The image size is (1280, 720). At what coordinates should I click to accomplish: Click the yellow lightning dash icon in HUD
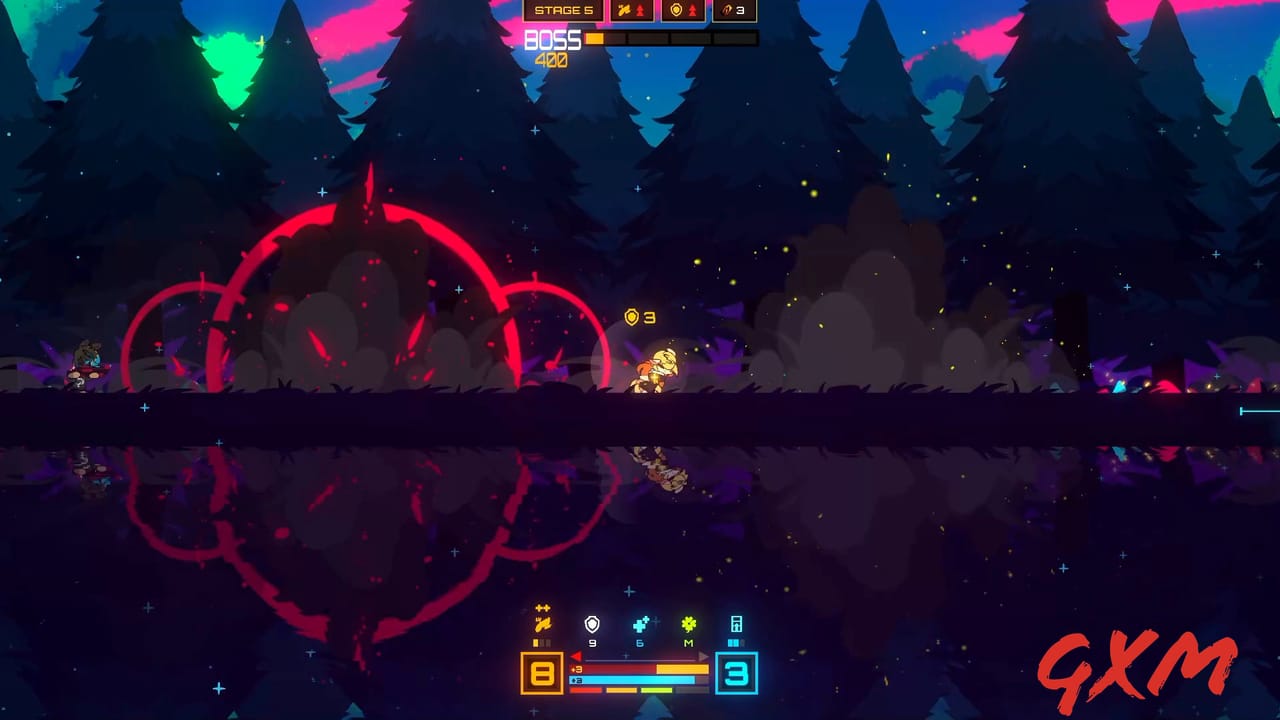542,624
